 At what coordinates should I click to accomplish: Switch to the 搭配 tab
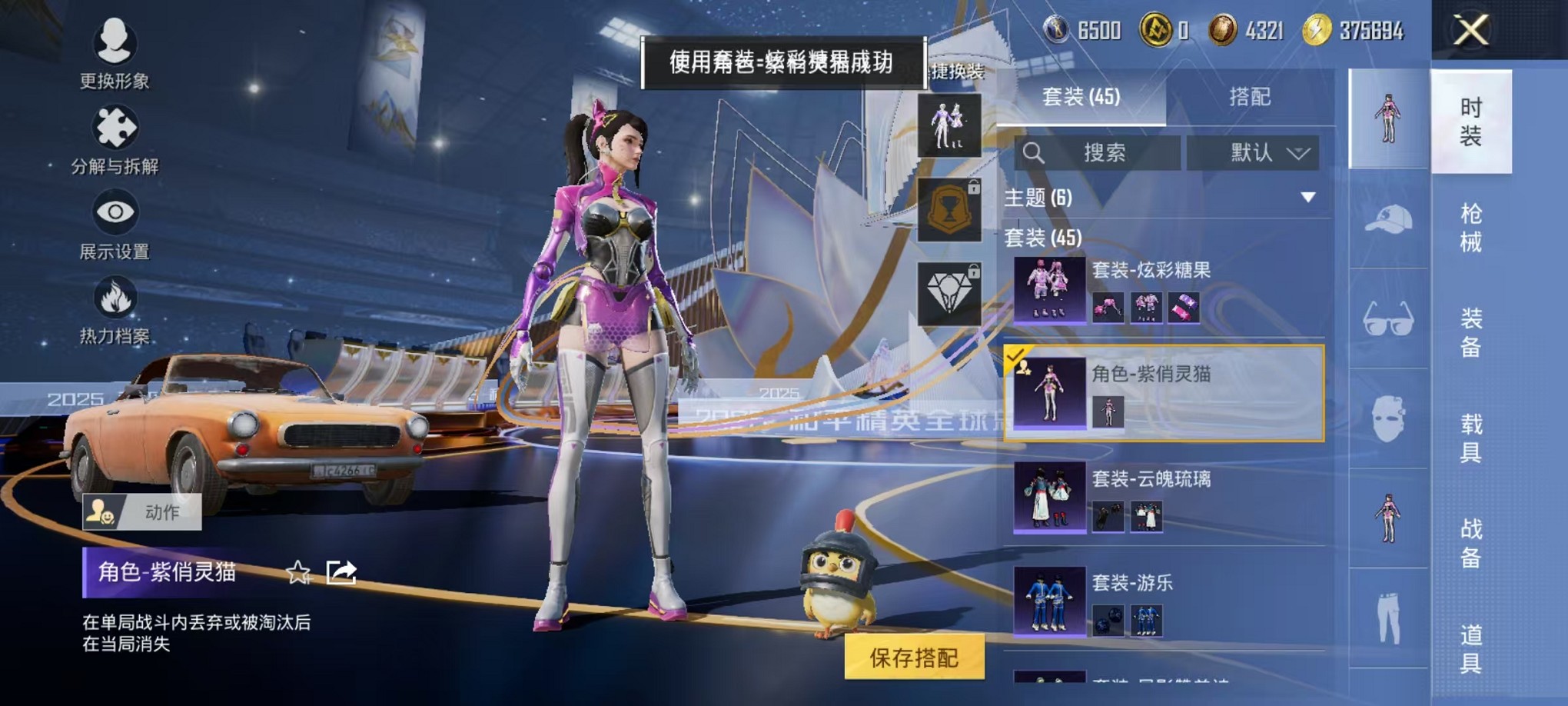pos(1249,95)
